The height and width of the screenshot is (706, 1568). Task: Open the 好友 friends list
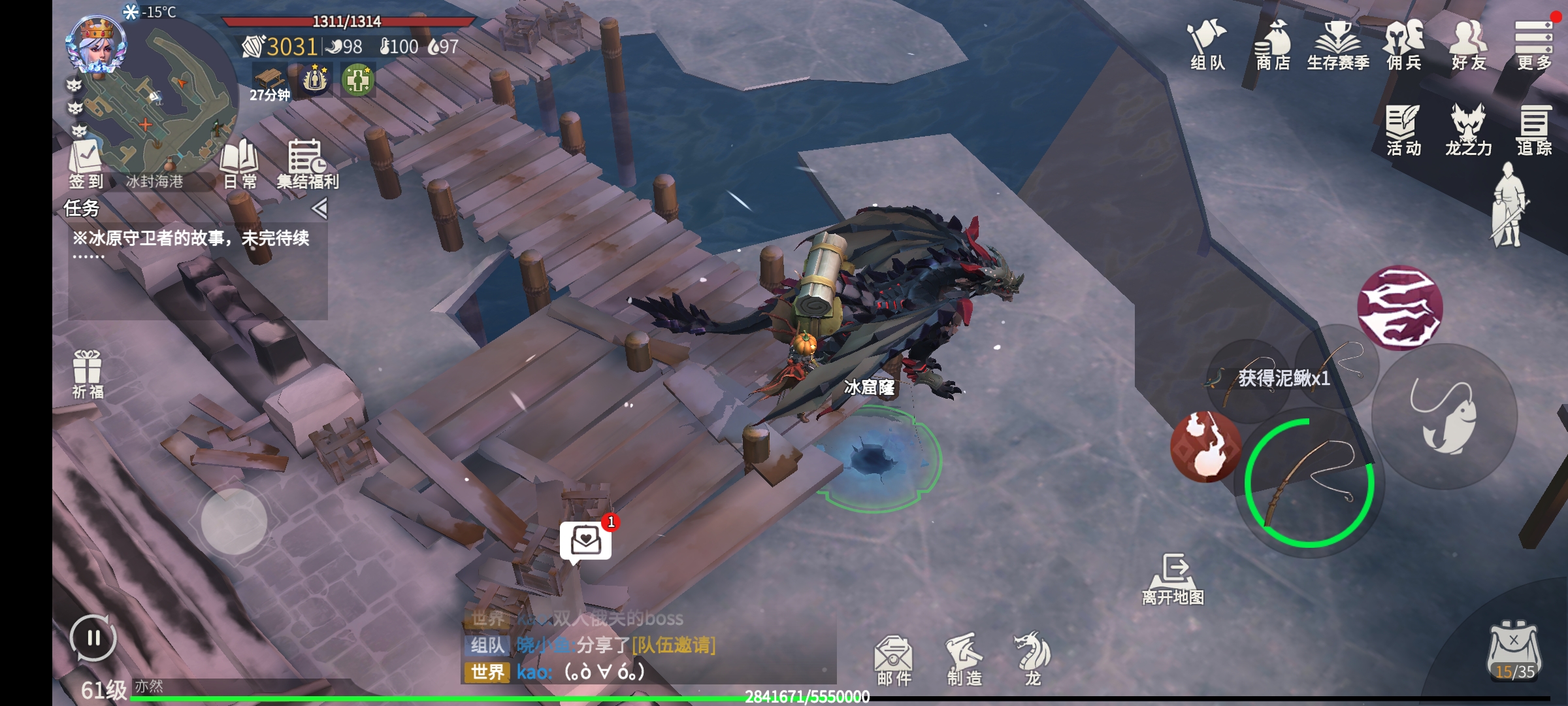(x=1469, y=44)
